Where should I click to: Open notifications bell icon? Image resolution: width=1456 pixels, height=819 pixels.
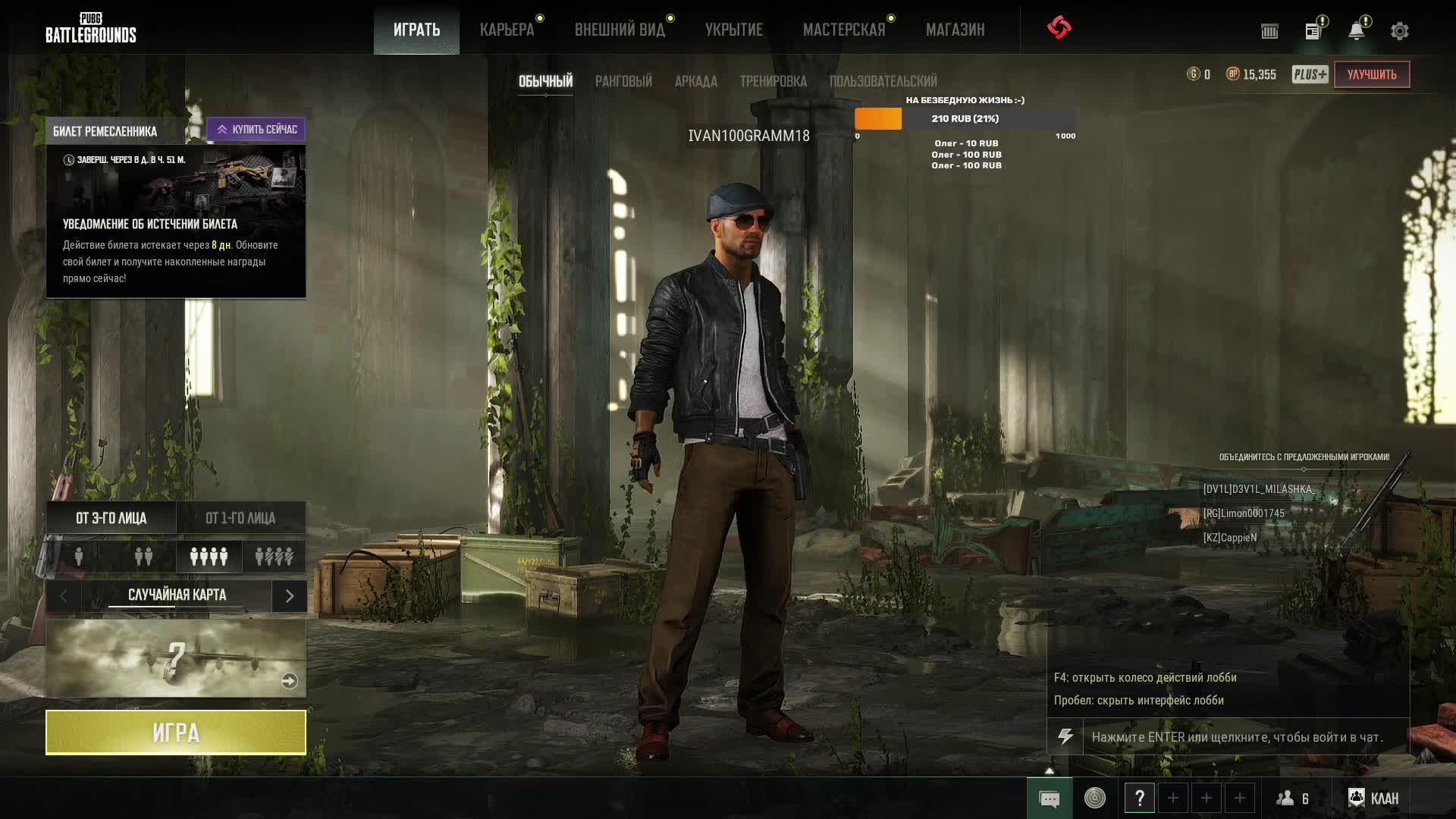[x=1356, y=31]
